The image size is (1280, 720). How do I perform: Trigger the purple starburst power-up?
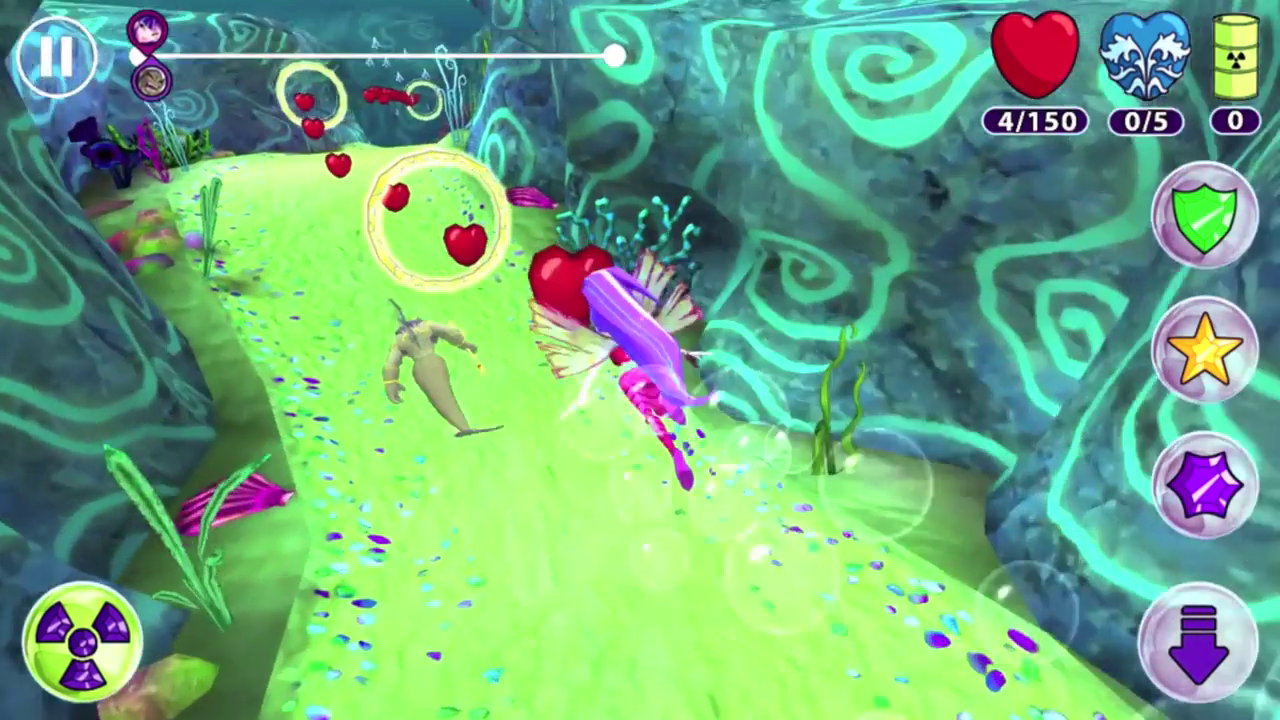click(x=1204, y=485)
